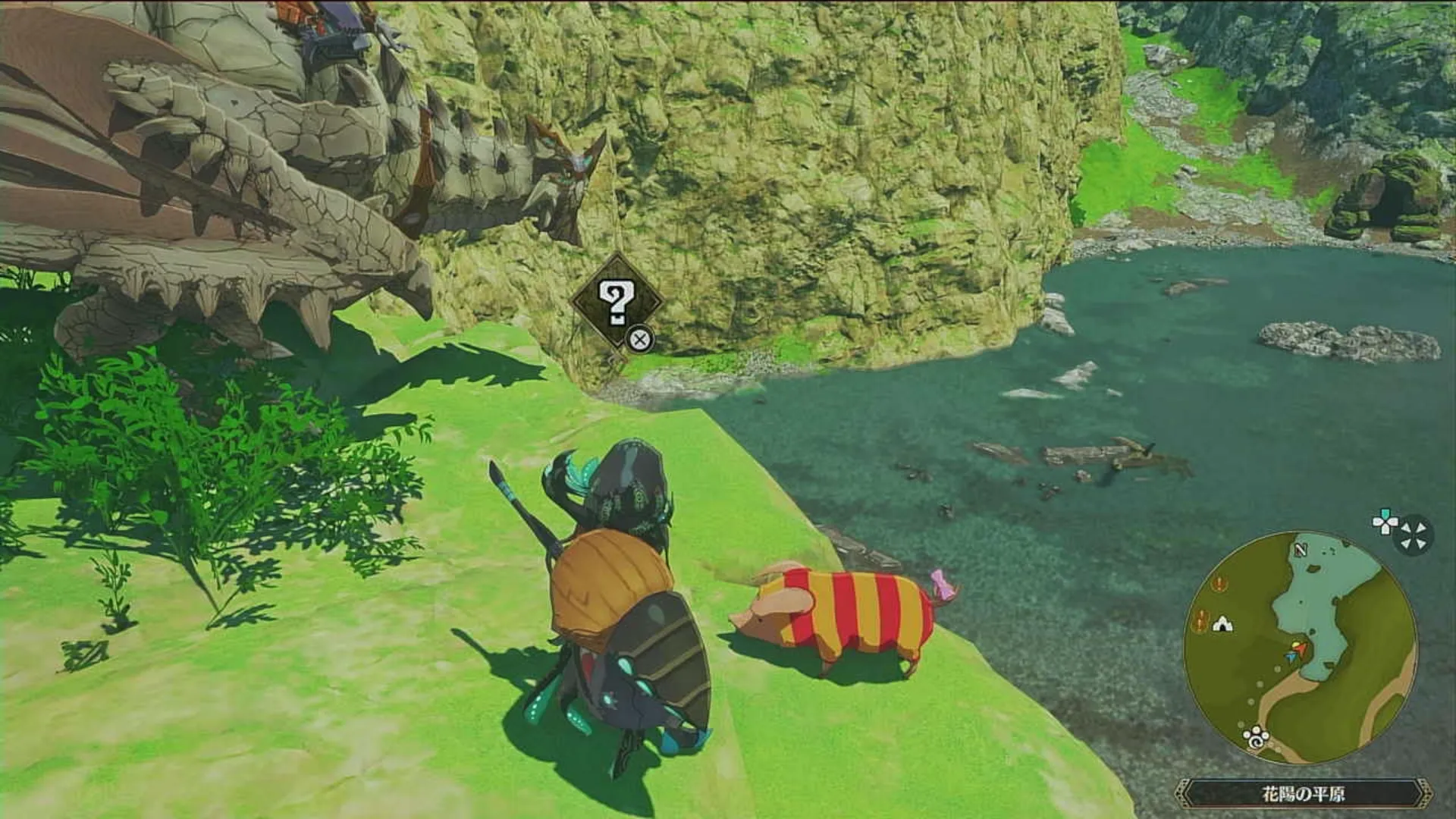1456x819 pixels.
Task: Open the circular minimap
Action: [1300, 647]
